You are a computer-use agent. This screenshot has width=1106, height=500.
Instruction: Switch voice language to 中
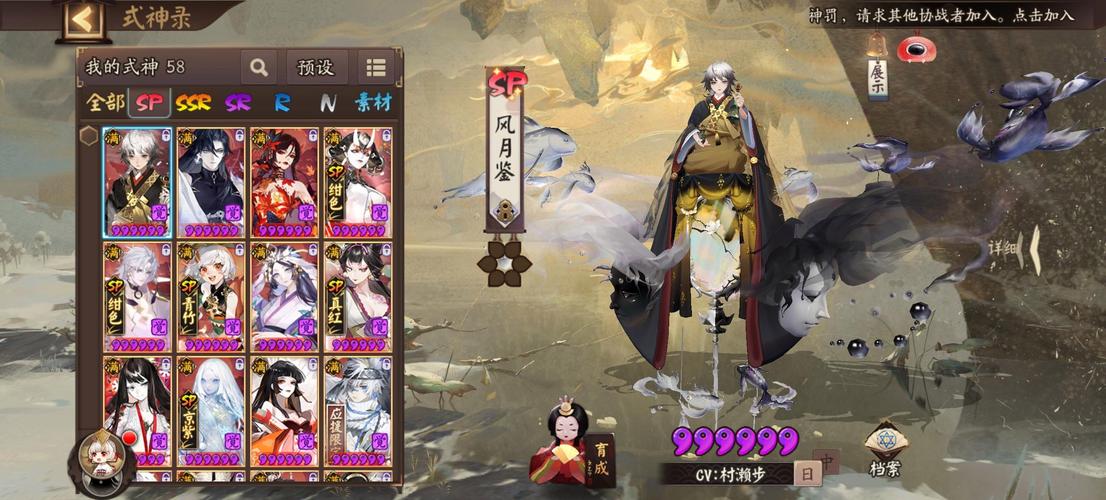coord(827,462)
